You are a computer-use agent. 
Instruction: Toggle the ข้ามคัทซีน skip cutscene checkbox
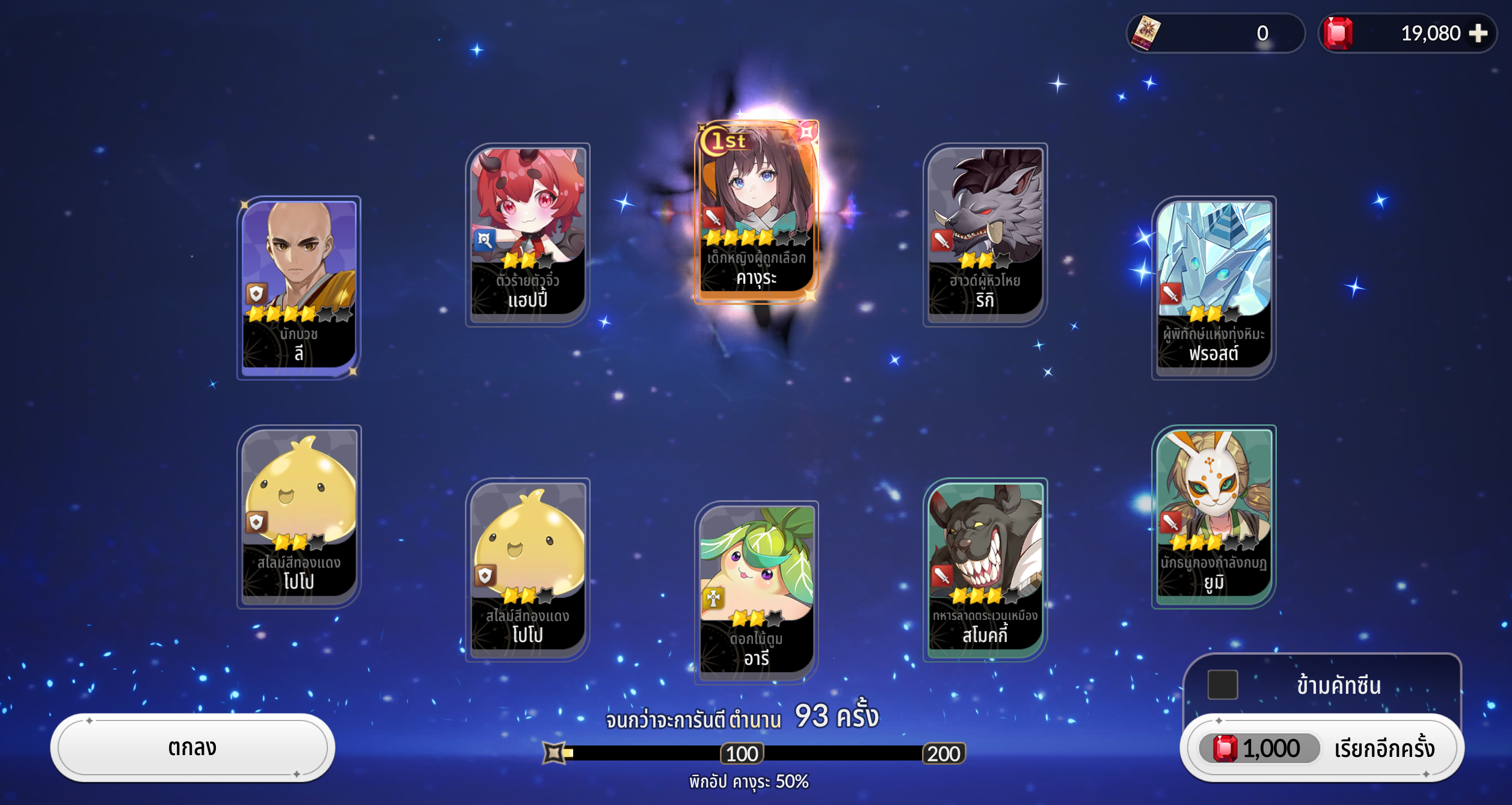(1223, 685)
